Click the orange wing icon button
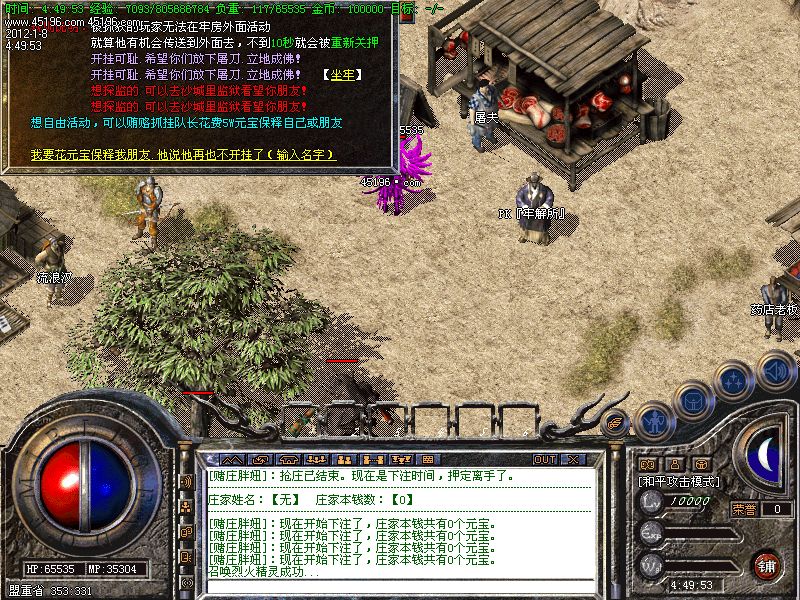Image resolution: width=800 pixels, height=600 pixels. pos(617,422)
